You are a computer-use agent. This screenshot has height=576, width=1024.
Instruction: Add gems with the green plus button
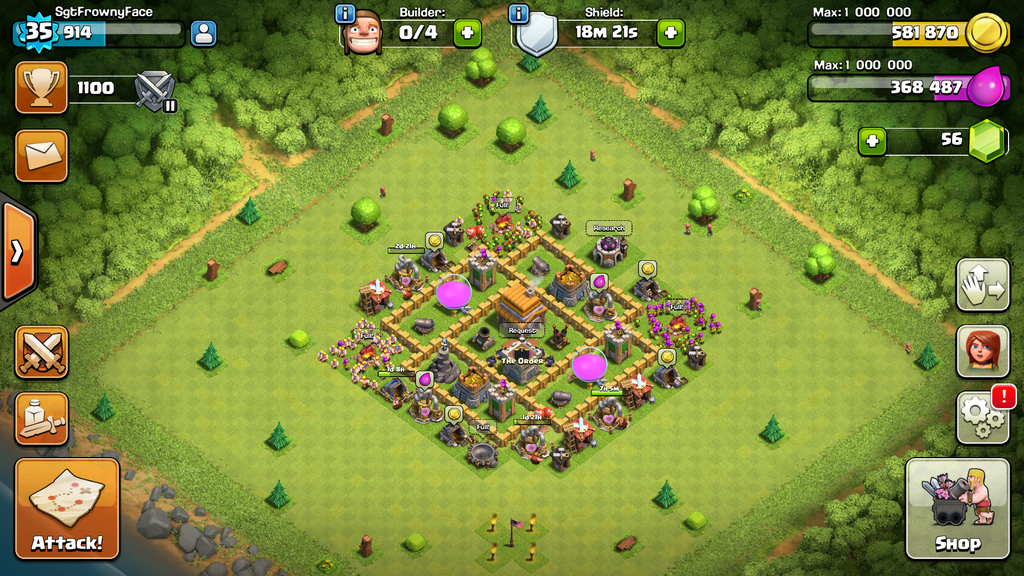point(873,140)
